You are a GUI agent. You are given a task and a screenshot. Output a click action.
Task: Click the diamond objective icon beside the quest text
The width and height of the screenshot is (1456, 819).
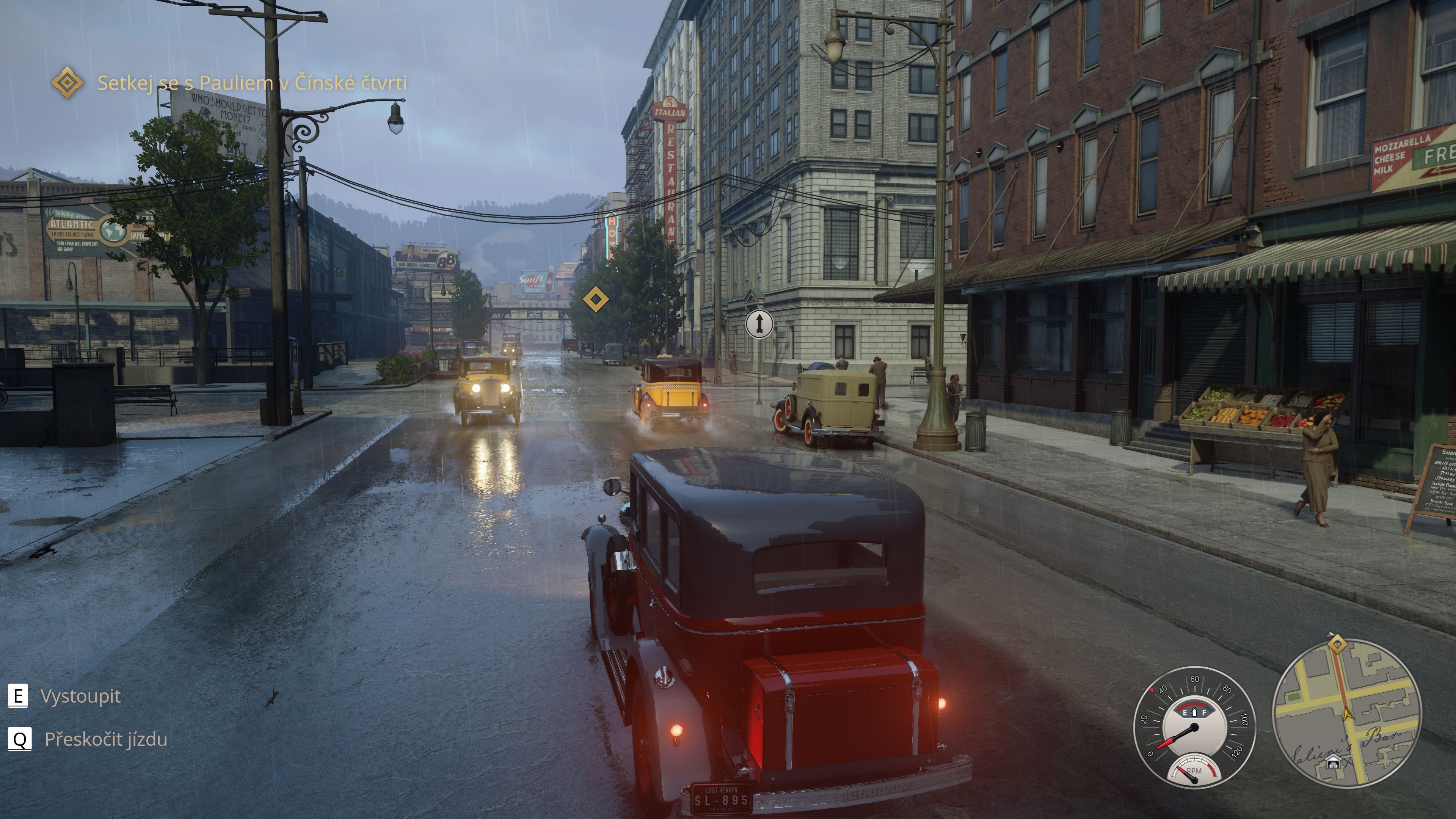(67, 83)
